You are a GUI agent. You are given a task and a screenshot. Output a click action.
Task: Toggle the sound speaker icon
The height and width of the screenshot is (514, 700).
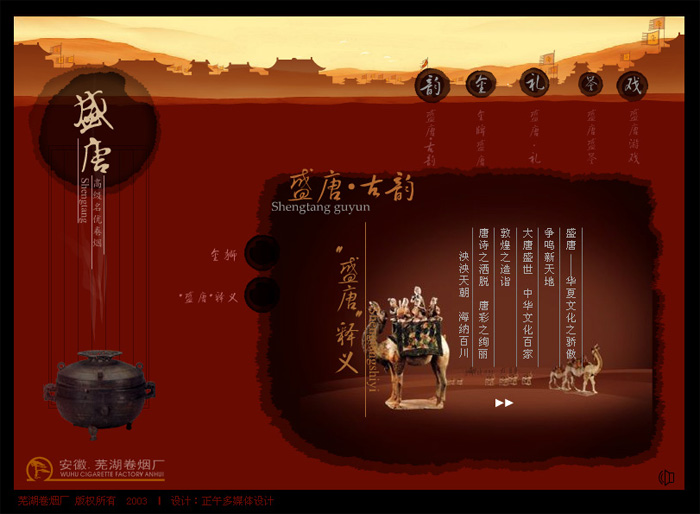[667, 477]
